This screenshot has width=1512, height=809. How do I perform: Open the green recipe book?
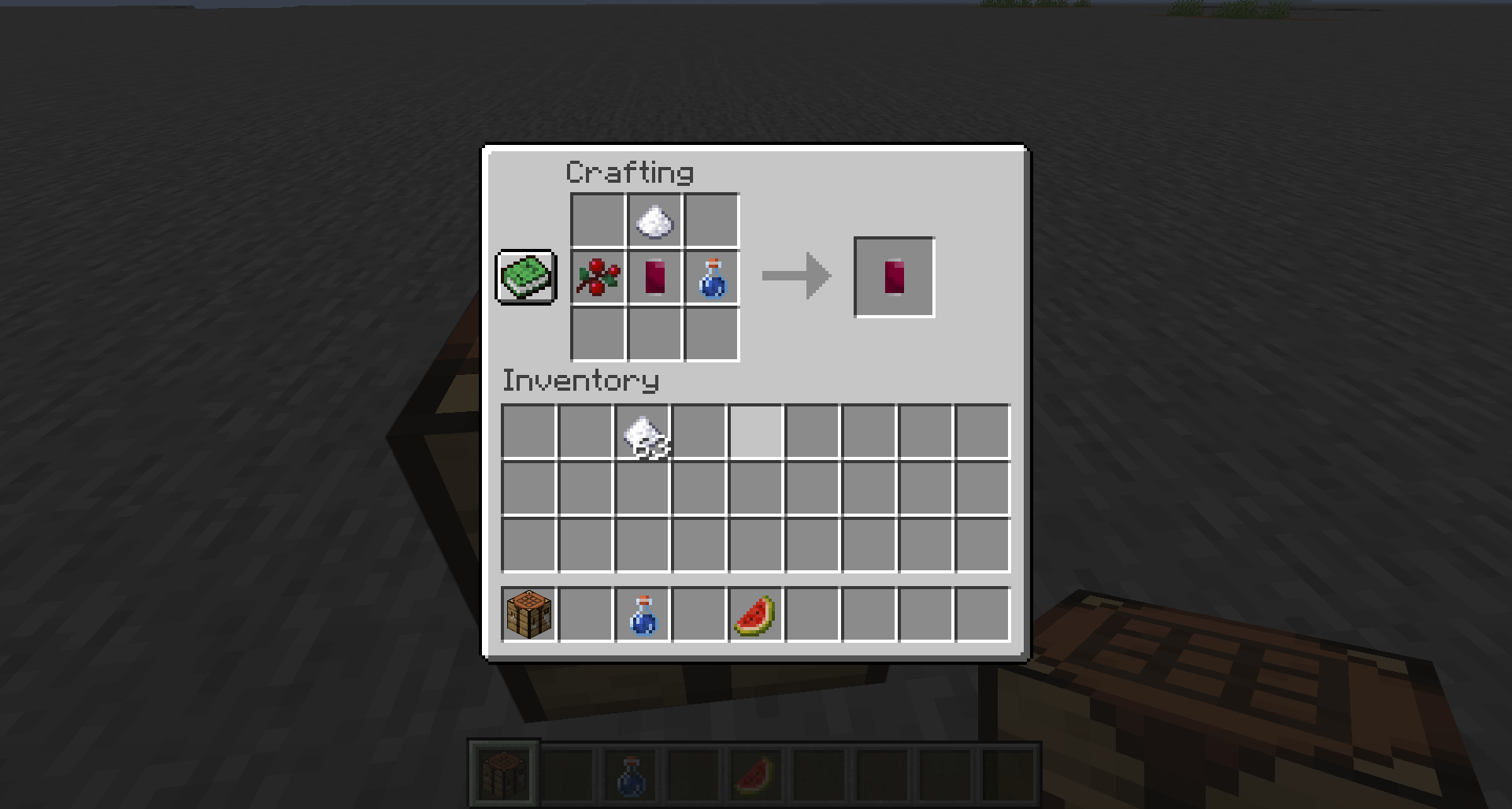point(526,277)
